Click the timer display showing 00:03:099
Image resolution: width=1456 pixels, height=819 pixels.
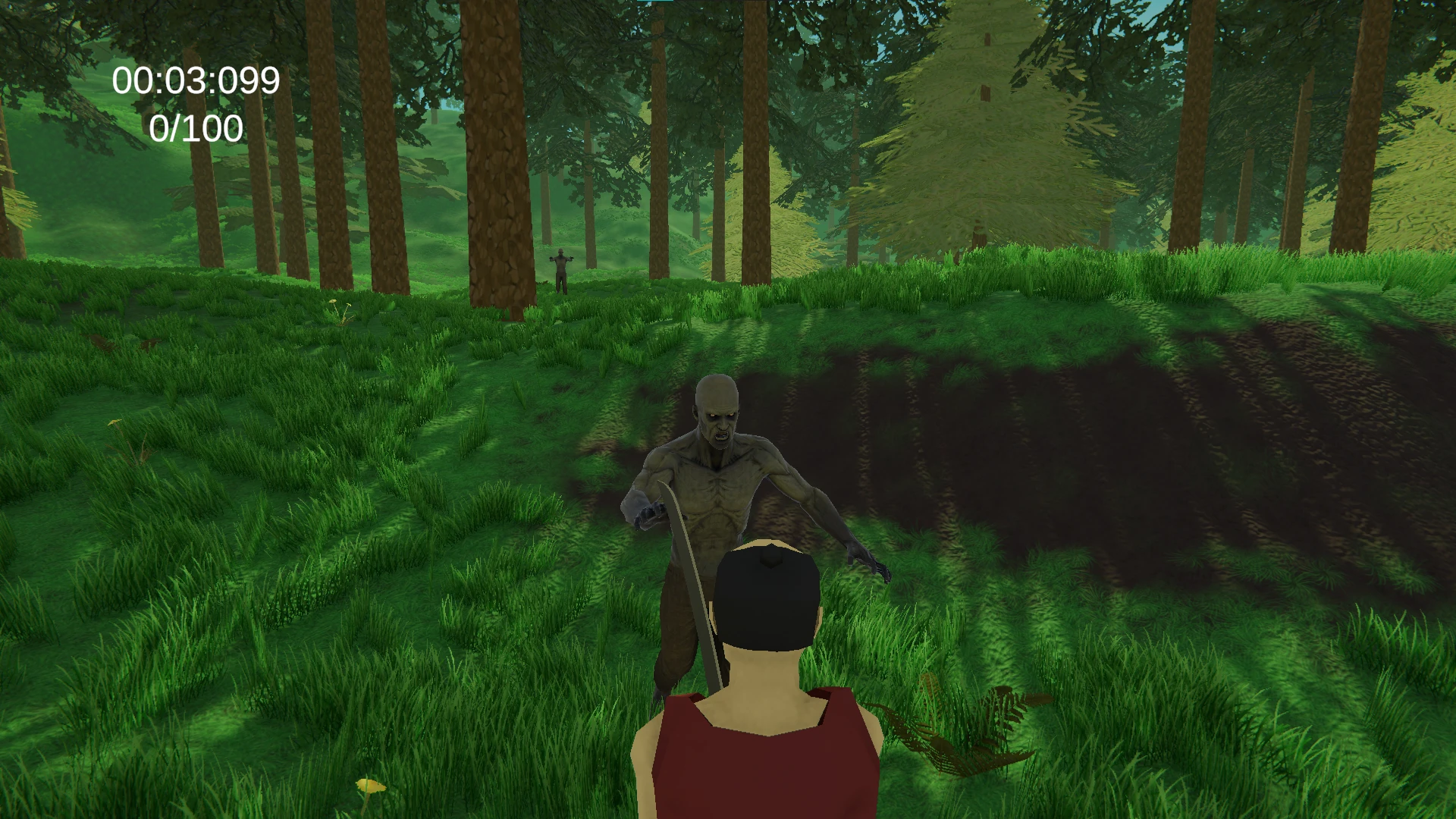pos(196,80)
